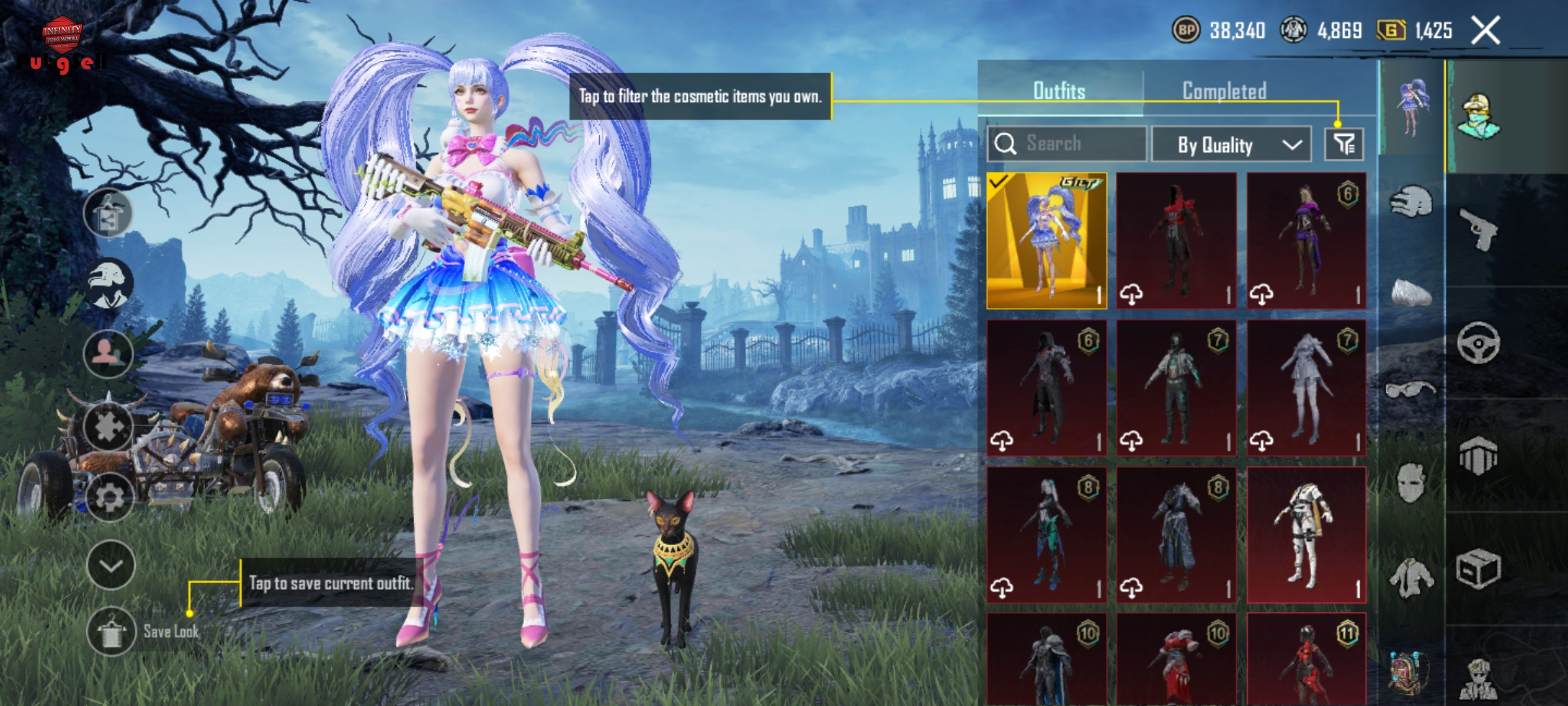The width and height of the screenshot is (1568, 706).
Task: Open the share icon on the left
Action: (x=108, y=214)
